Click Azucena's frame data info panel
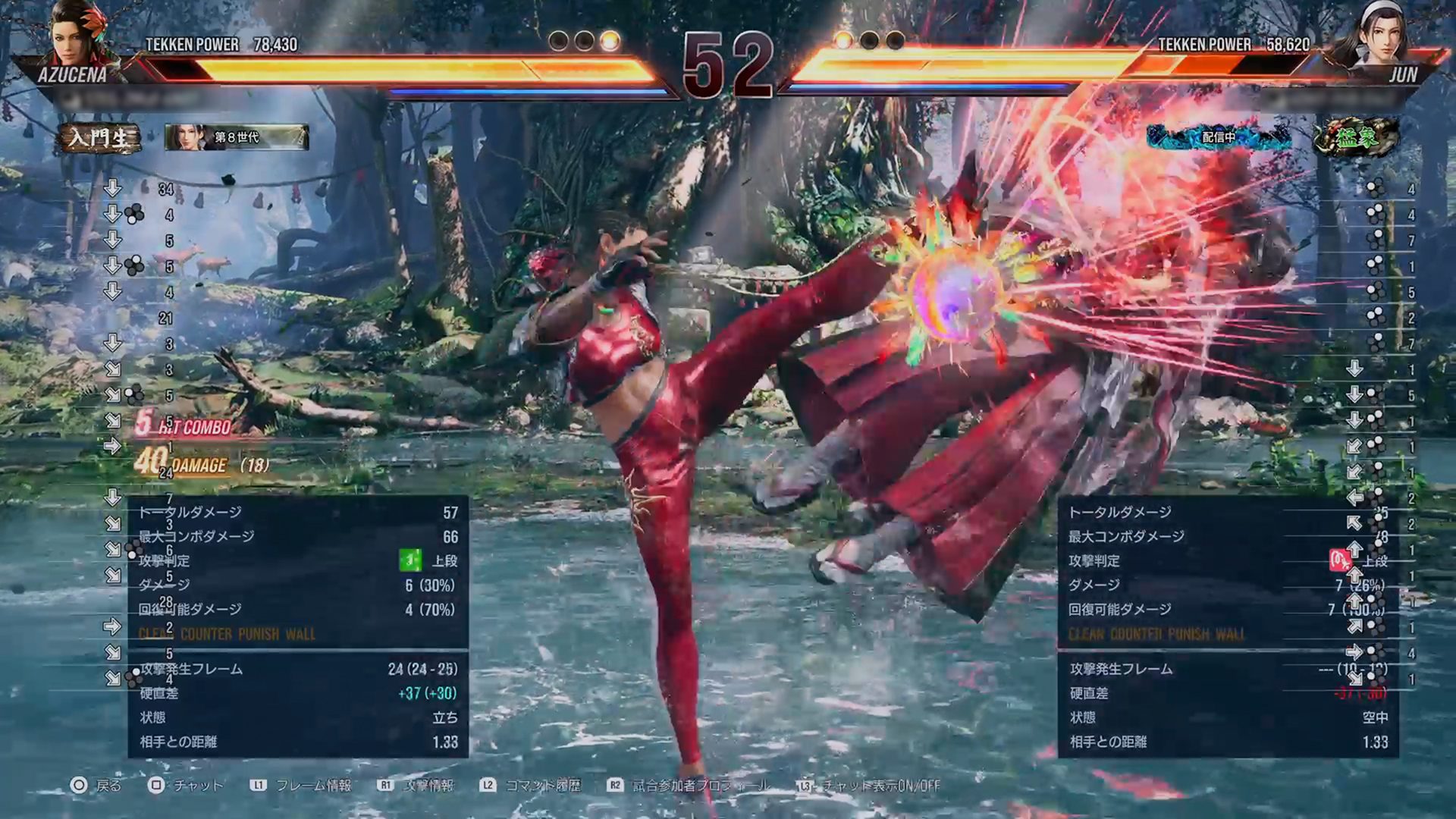Image resolution: width=1456 pixels, height=819 pixels. (298, 626)
